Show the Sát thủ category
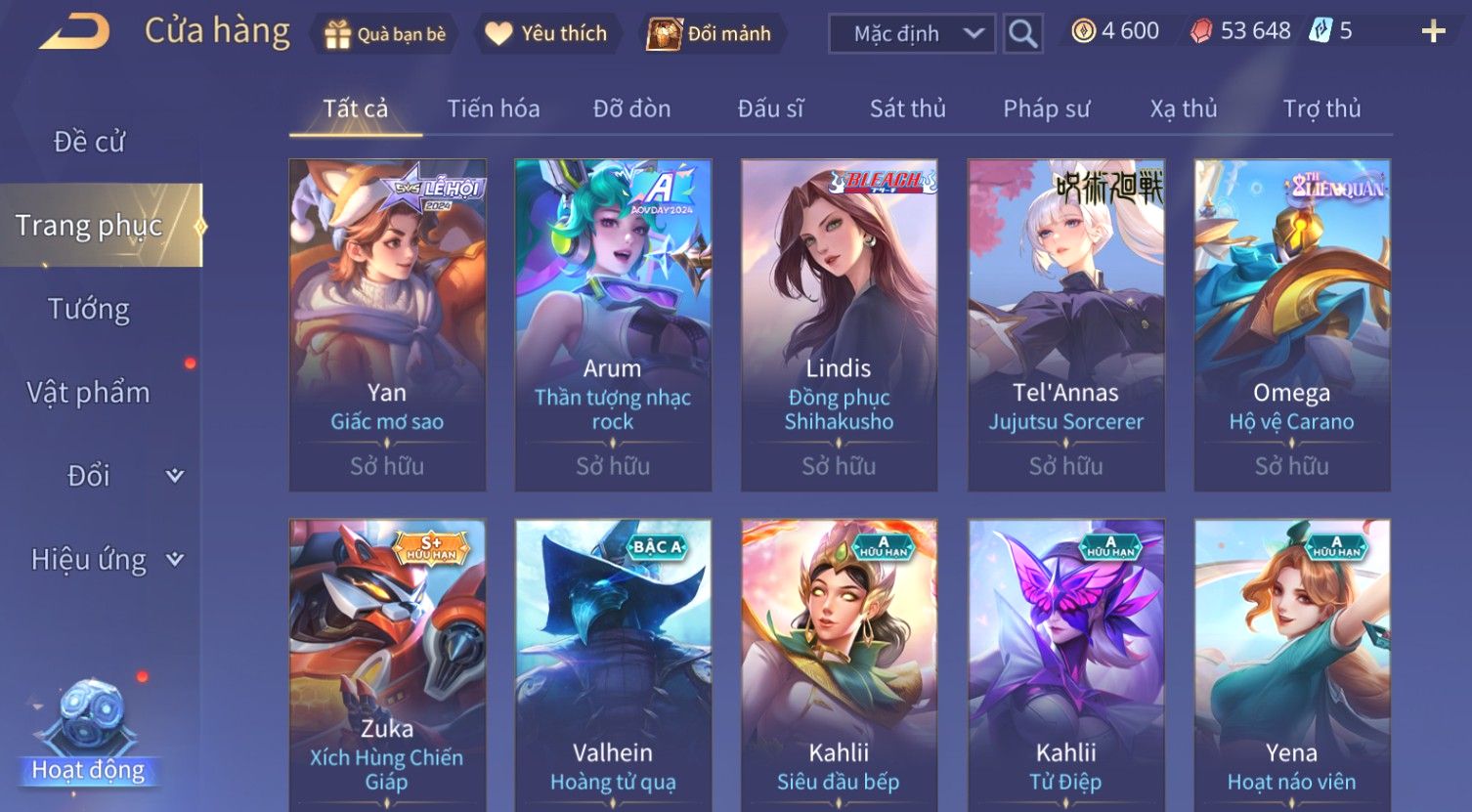Screen dimensions: 1472x812 click(907, 108)
